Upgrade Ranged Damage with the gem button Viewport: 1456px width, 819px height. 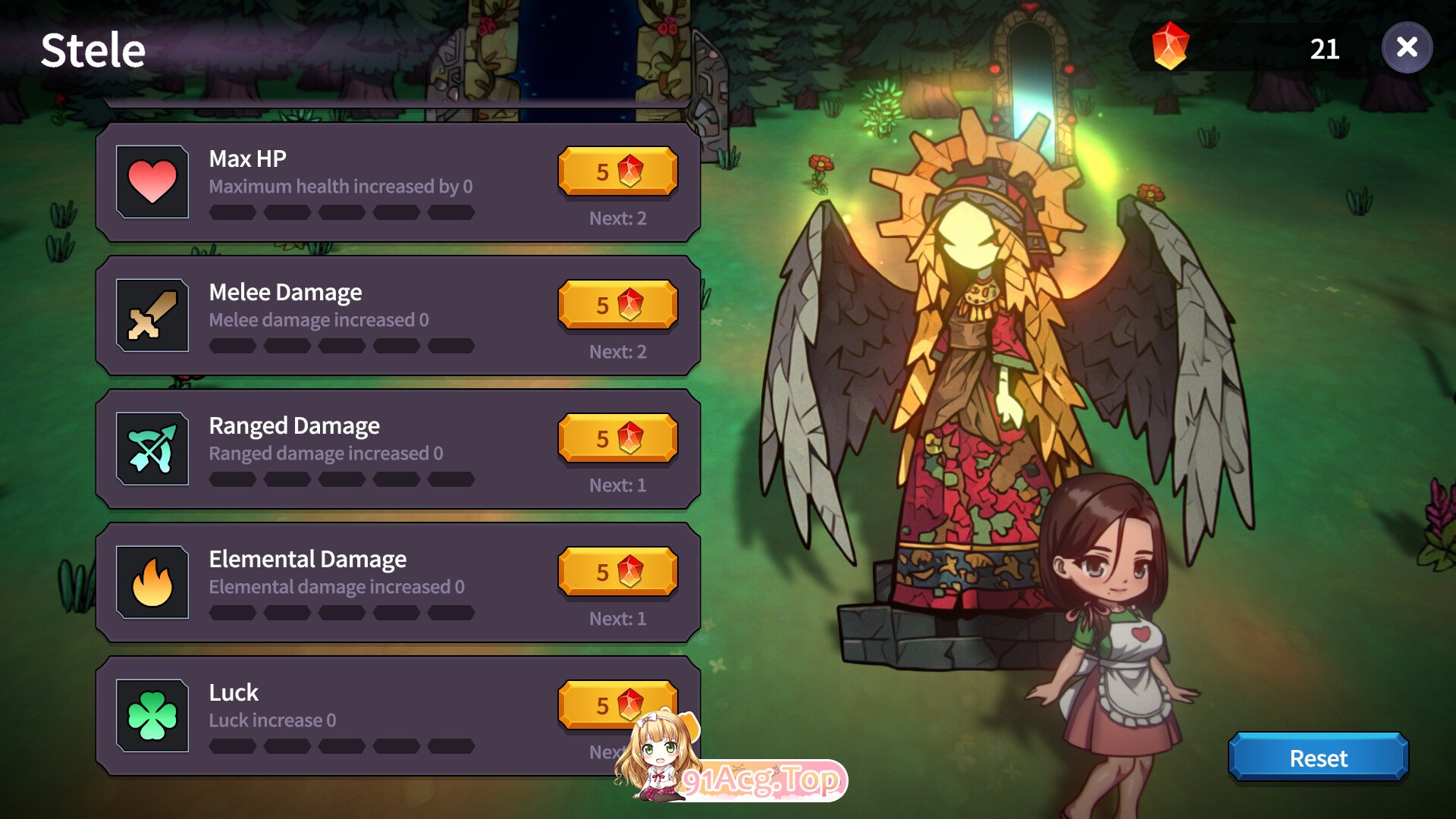point(617,438)
